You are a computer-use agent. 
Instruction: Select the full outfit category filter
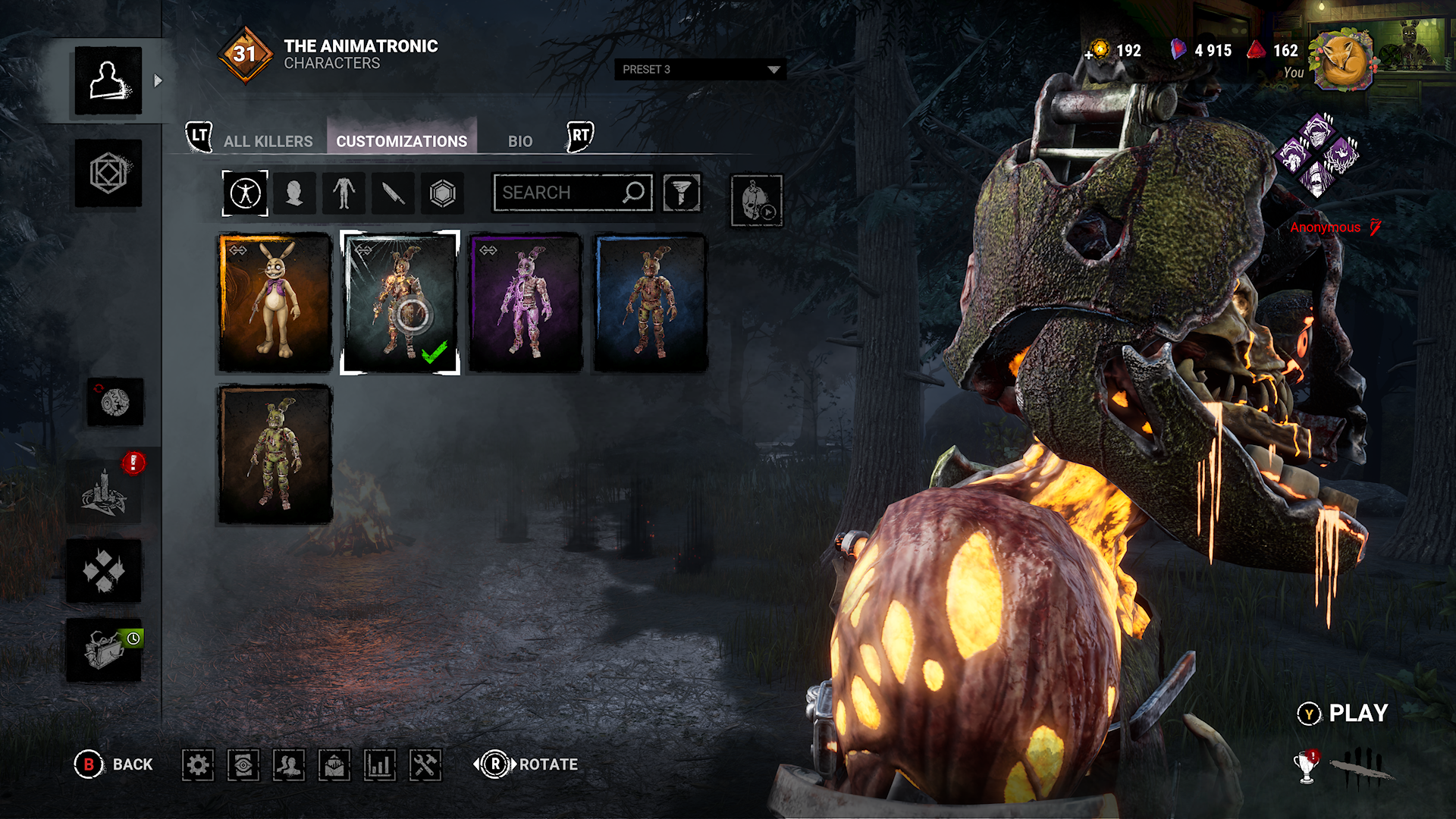pyautogui.click(x=245, y=193)
